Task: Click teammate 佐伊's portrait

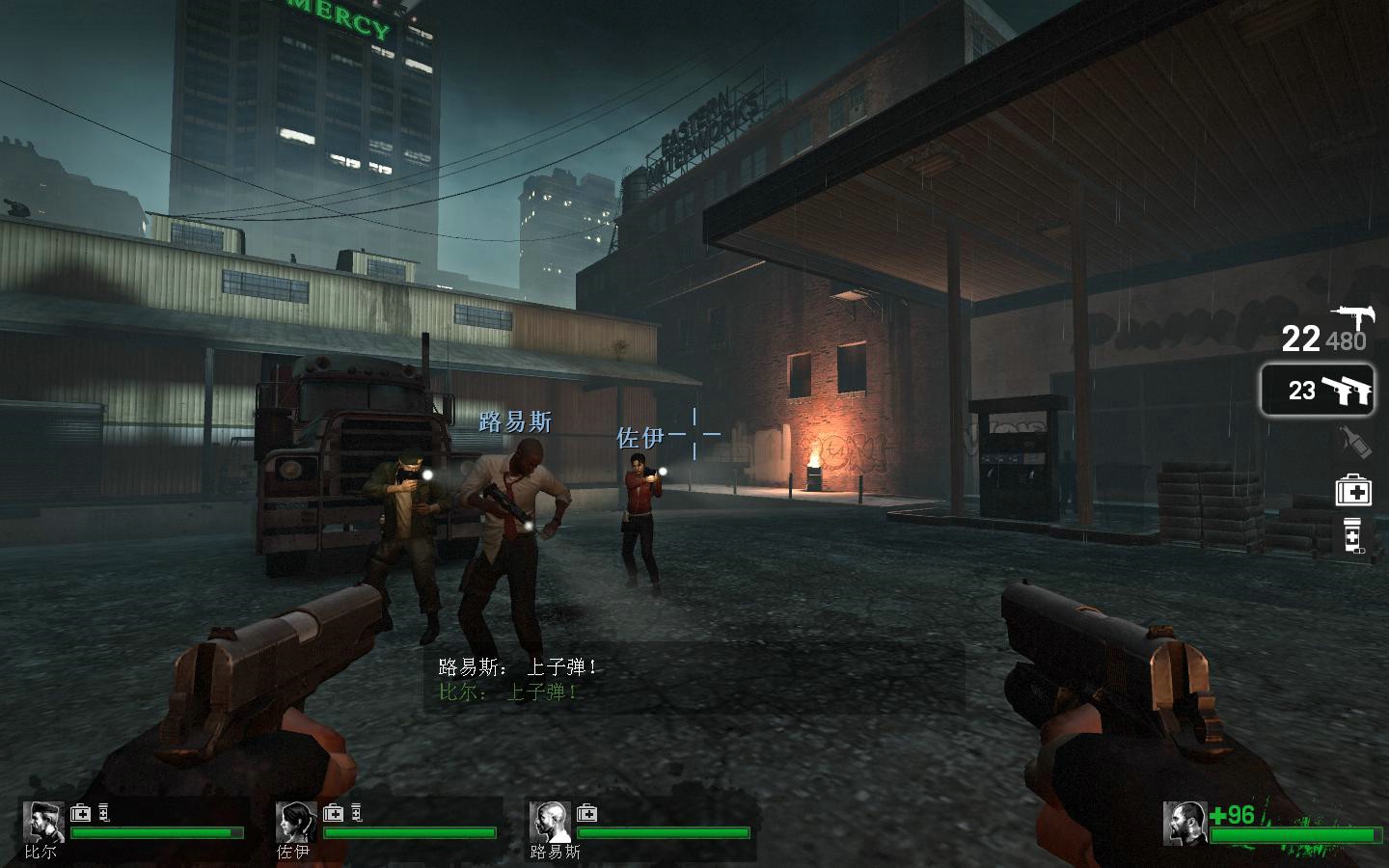Action: 295,822
